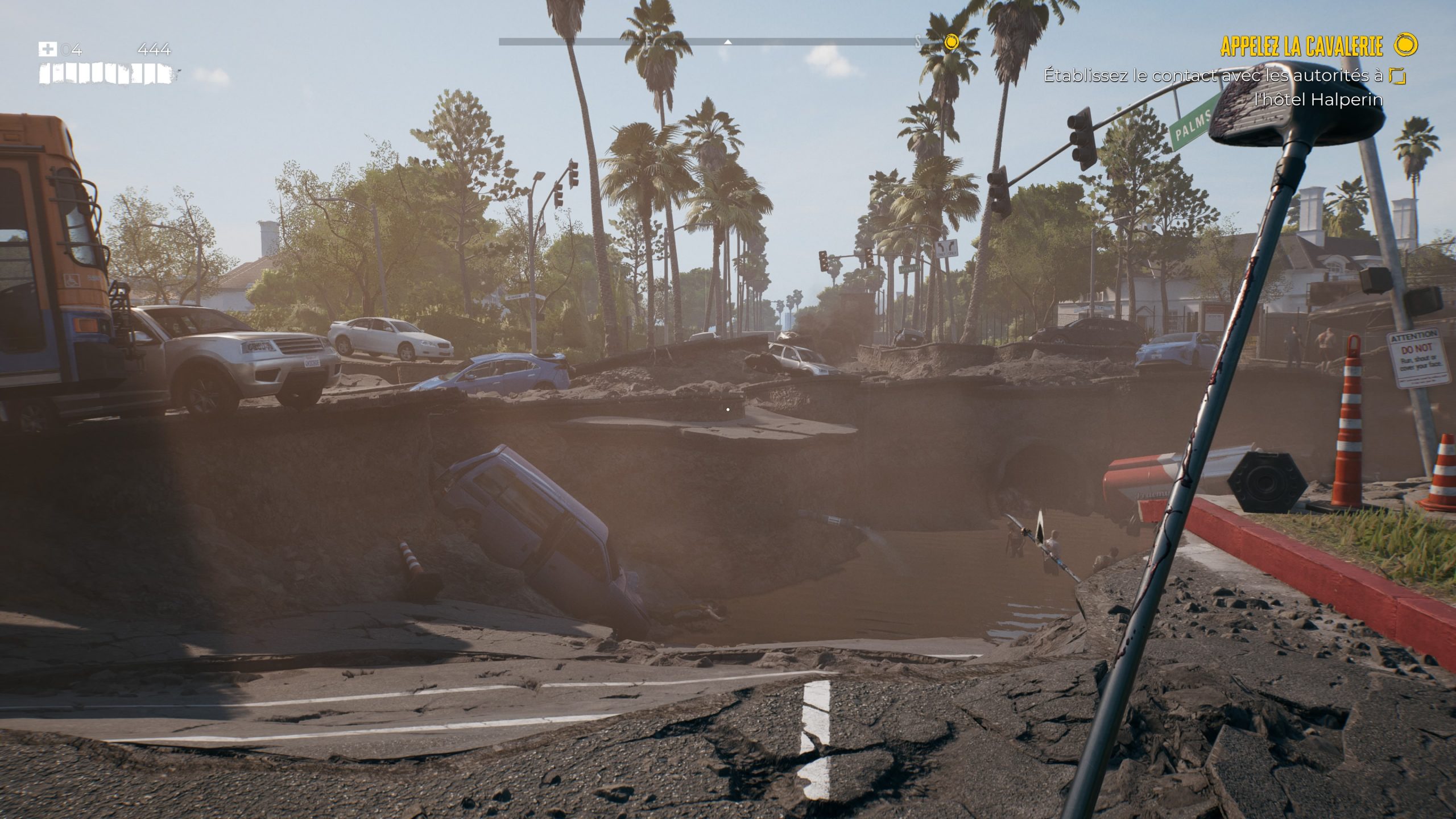Click the yellow objective marker on the compass
This screenshot has height=819, width=1456.
point(952,42)
